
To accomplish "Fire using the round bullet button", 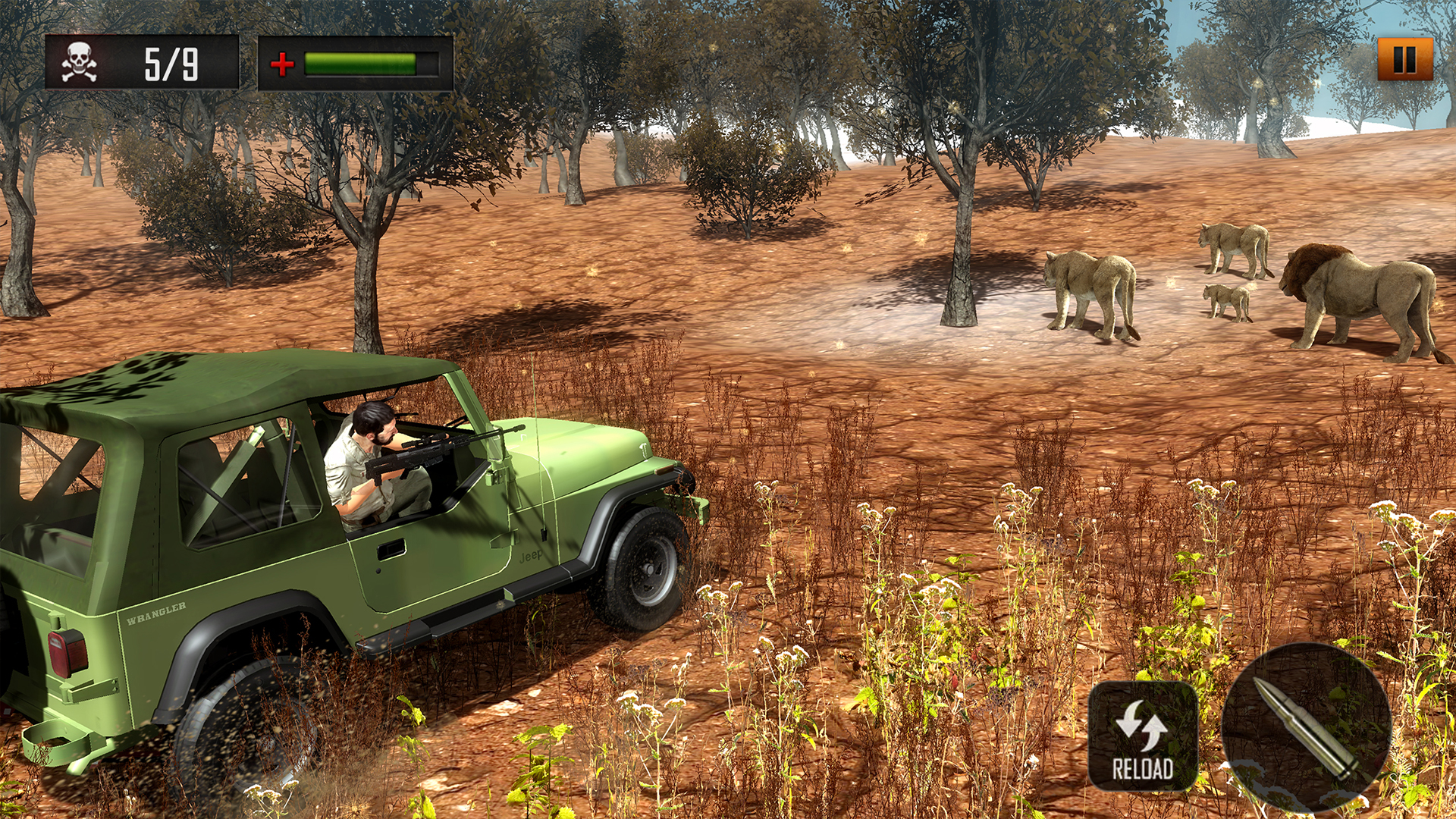I will pos(1306,726).
